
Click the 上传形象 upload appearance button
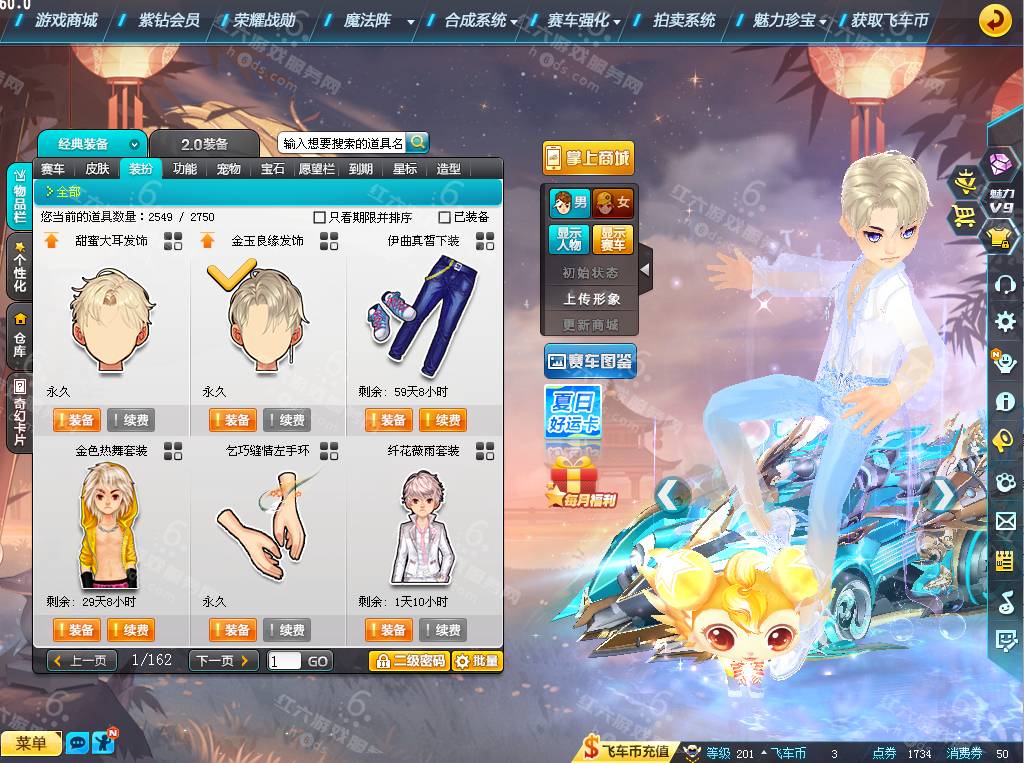coord(591,298)
